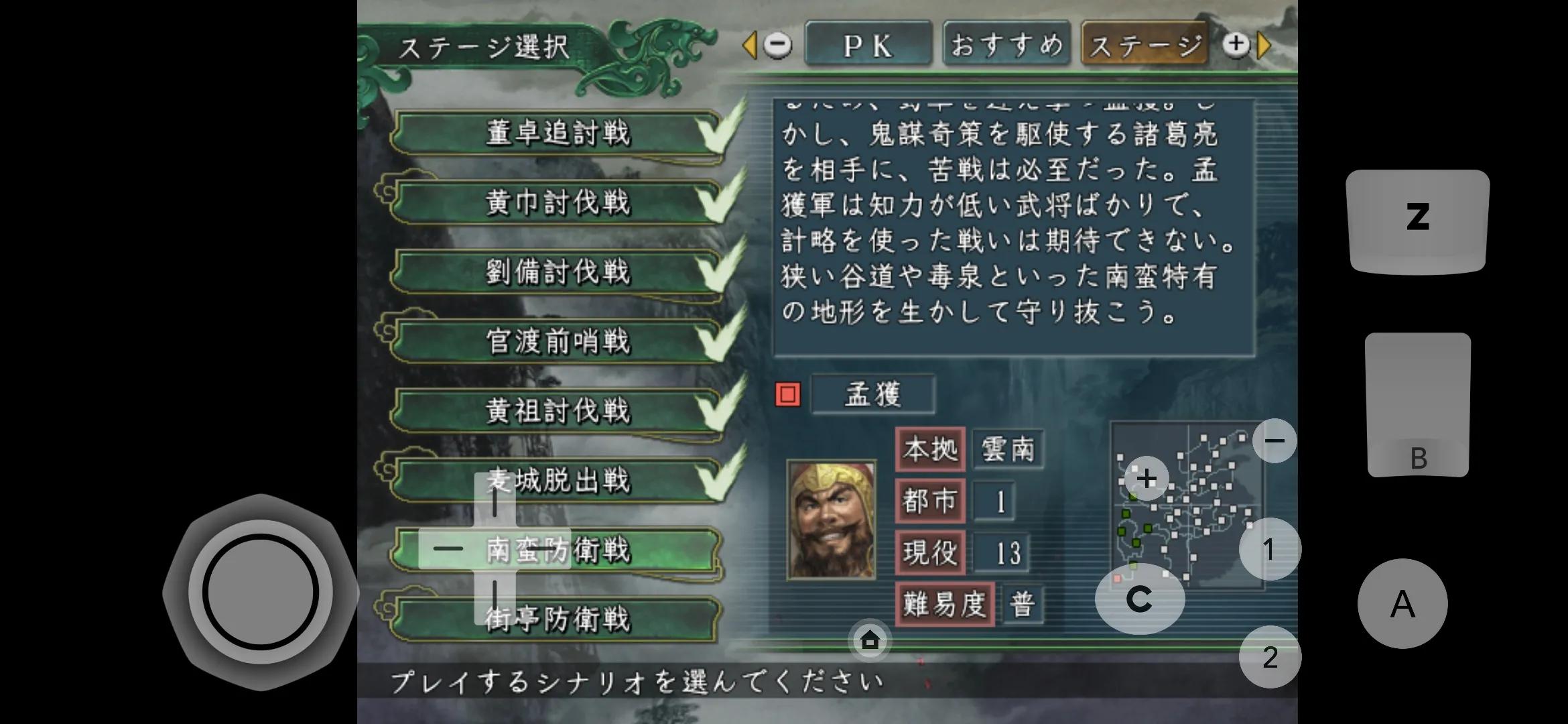The height and width of the screenshot is (724, 1568).
Task: Tap the Home button icon
Action: click(868, 642)
